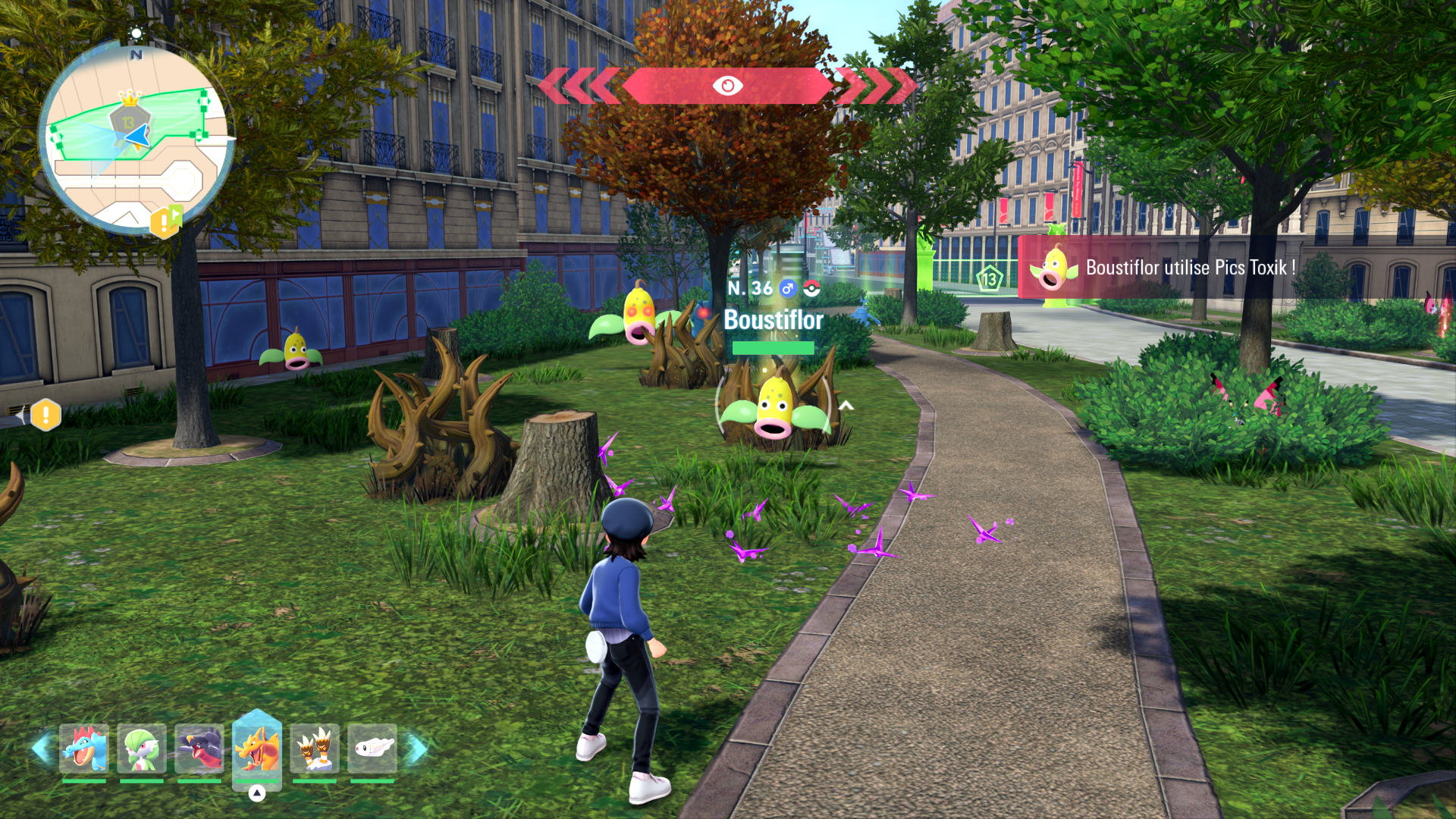The image size is (1456, 819).
Task: Click the party bar's left arrow
Action: pyautogui.click(x=41, y=748)
